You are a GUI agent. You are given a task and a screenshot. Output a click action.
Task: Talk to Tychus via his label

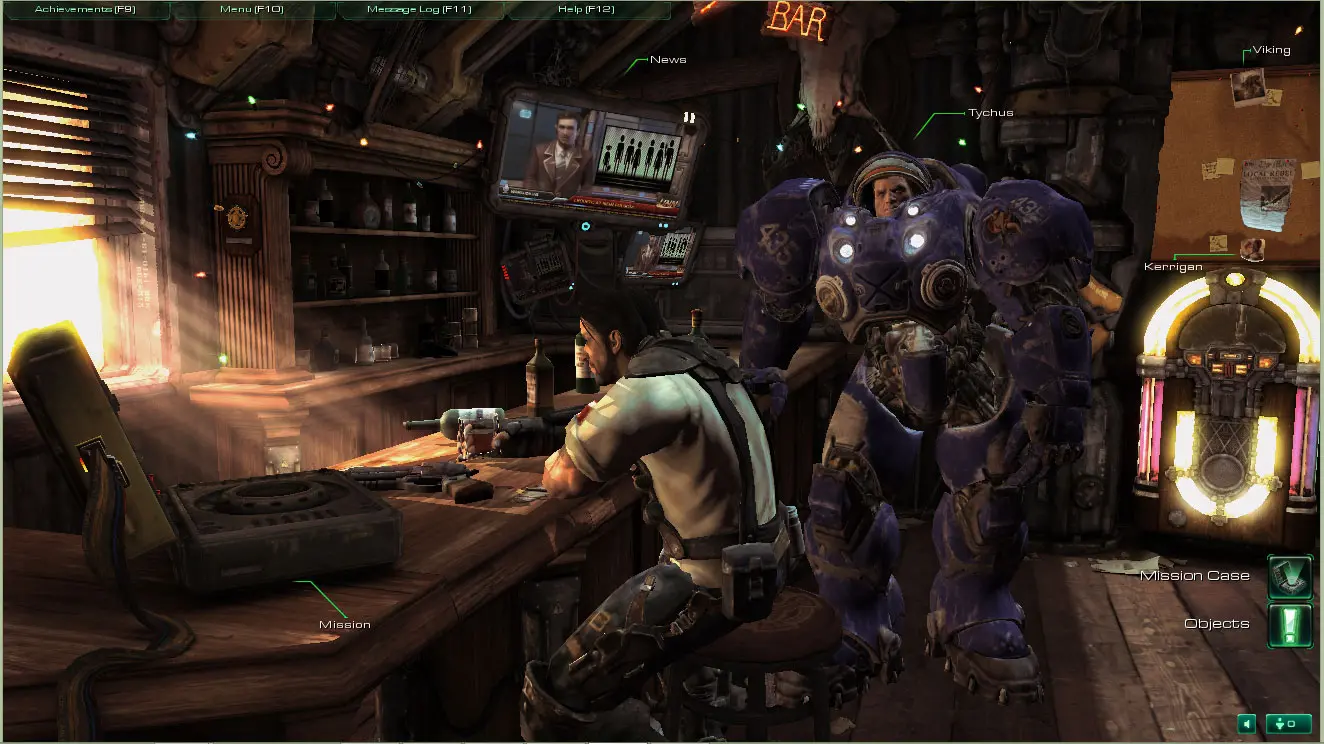pos(990,113)
